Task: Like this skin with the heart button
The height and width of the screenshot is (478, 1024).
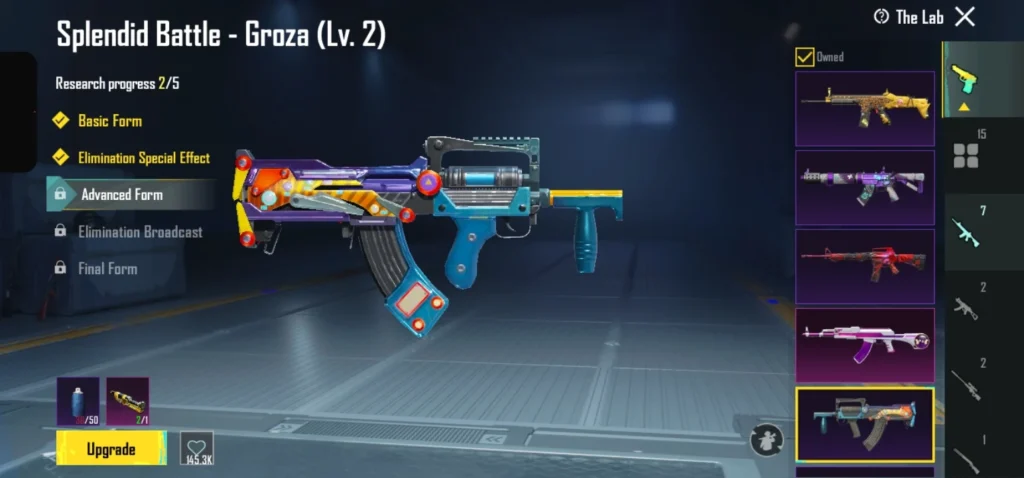Action: pyautogui.click(x=196, y=448)
